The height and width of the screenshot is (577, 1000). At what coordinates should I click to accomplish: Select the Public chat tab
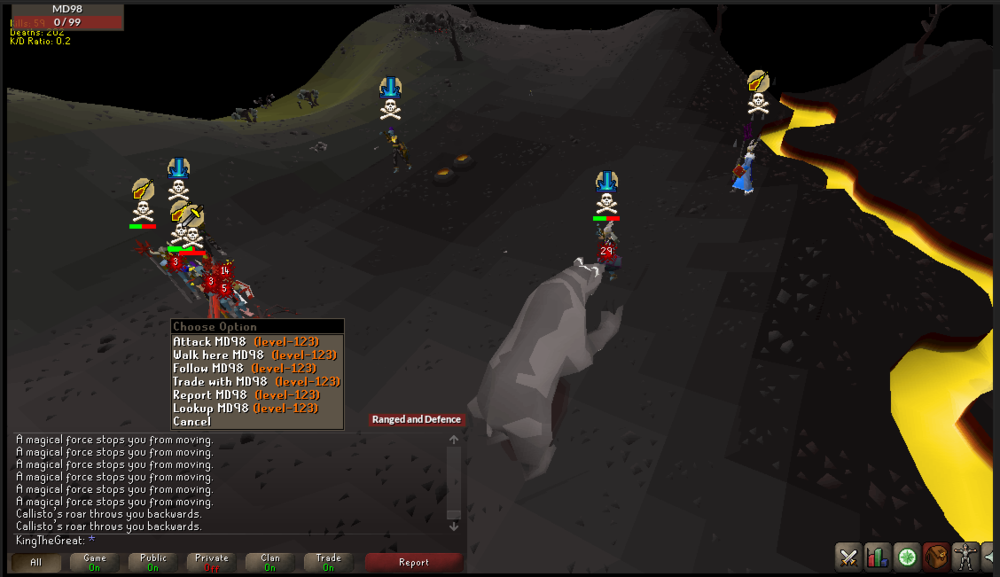pyautogui.click(x=153, y=562)
